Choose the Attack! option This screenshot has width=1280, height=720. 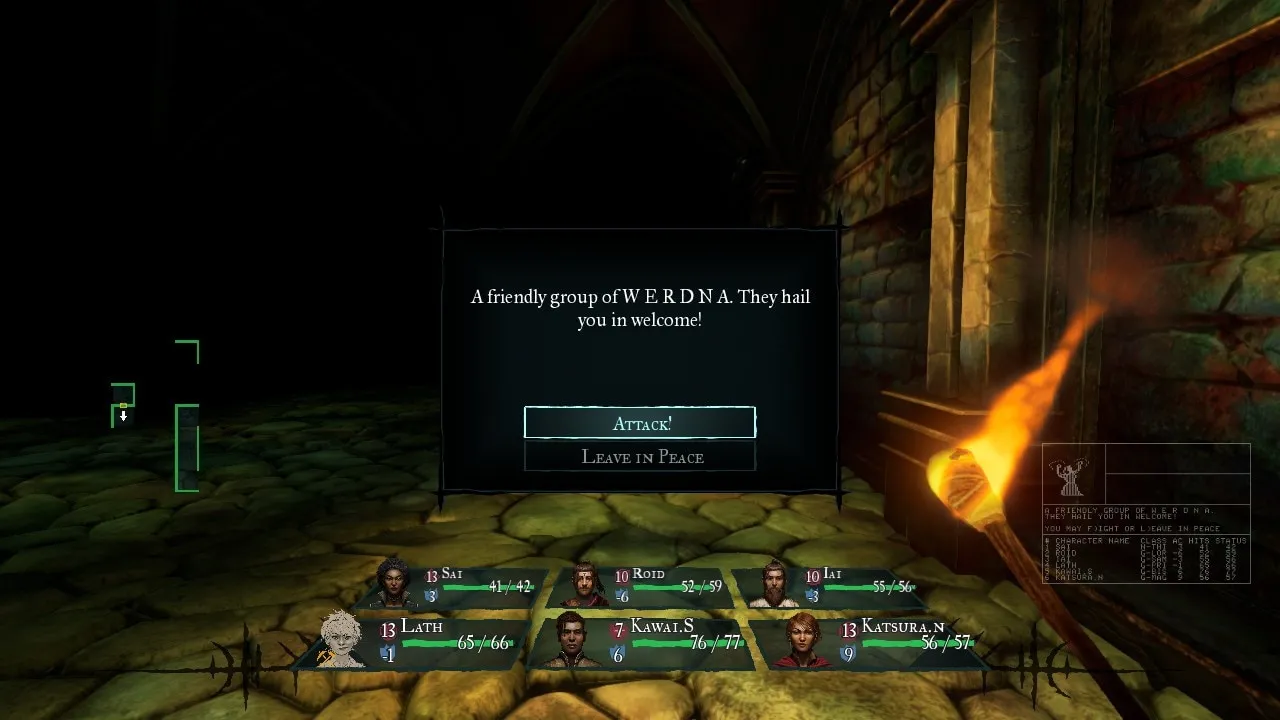coord(640,423)
